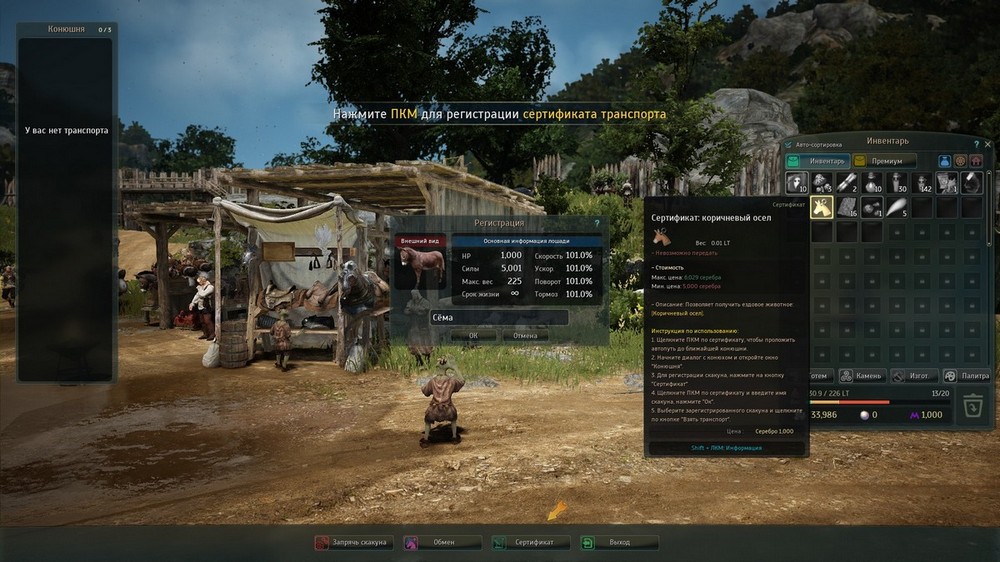The width and height of the screenshot is (1000, 562).
Task: Open the Изгот. crafting button
Action: point(913,376)
